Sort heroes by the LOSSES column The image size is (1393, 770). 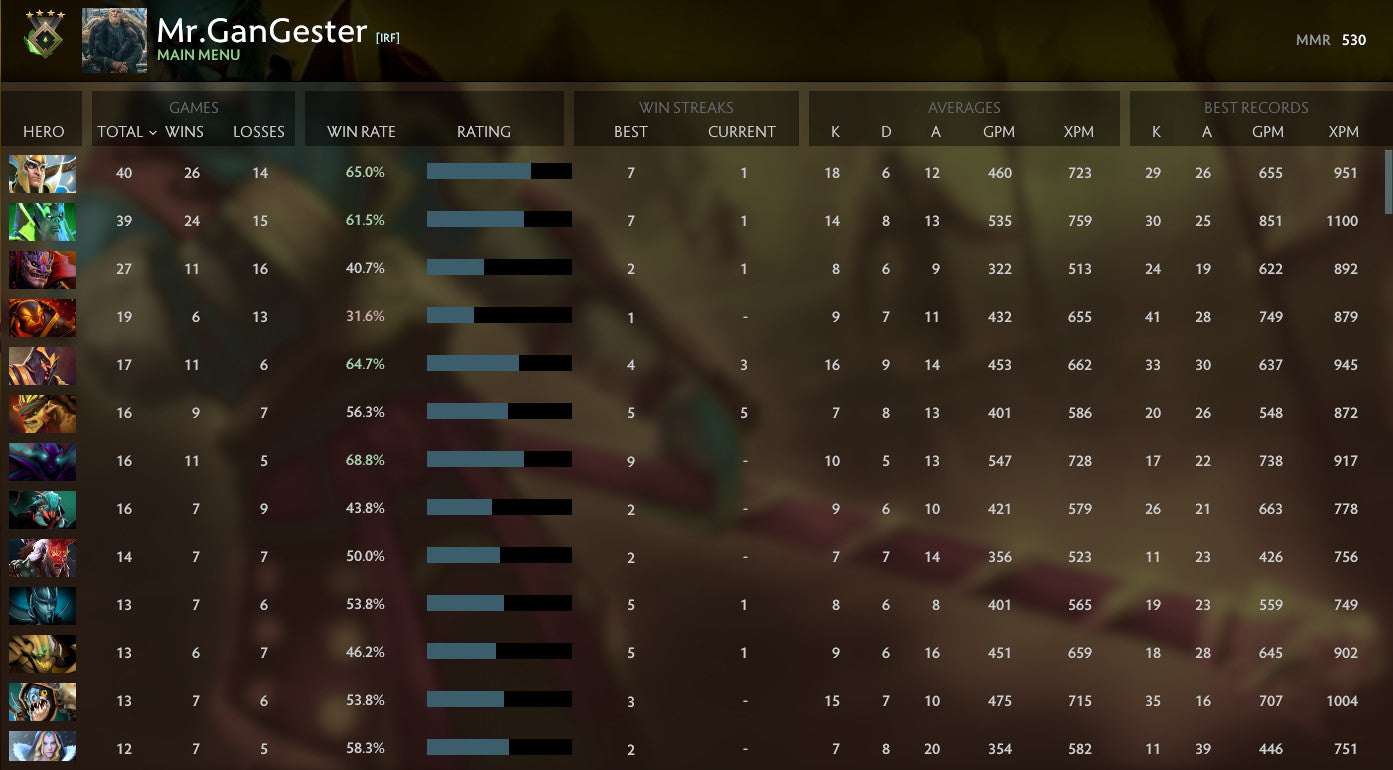point(259,131)
